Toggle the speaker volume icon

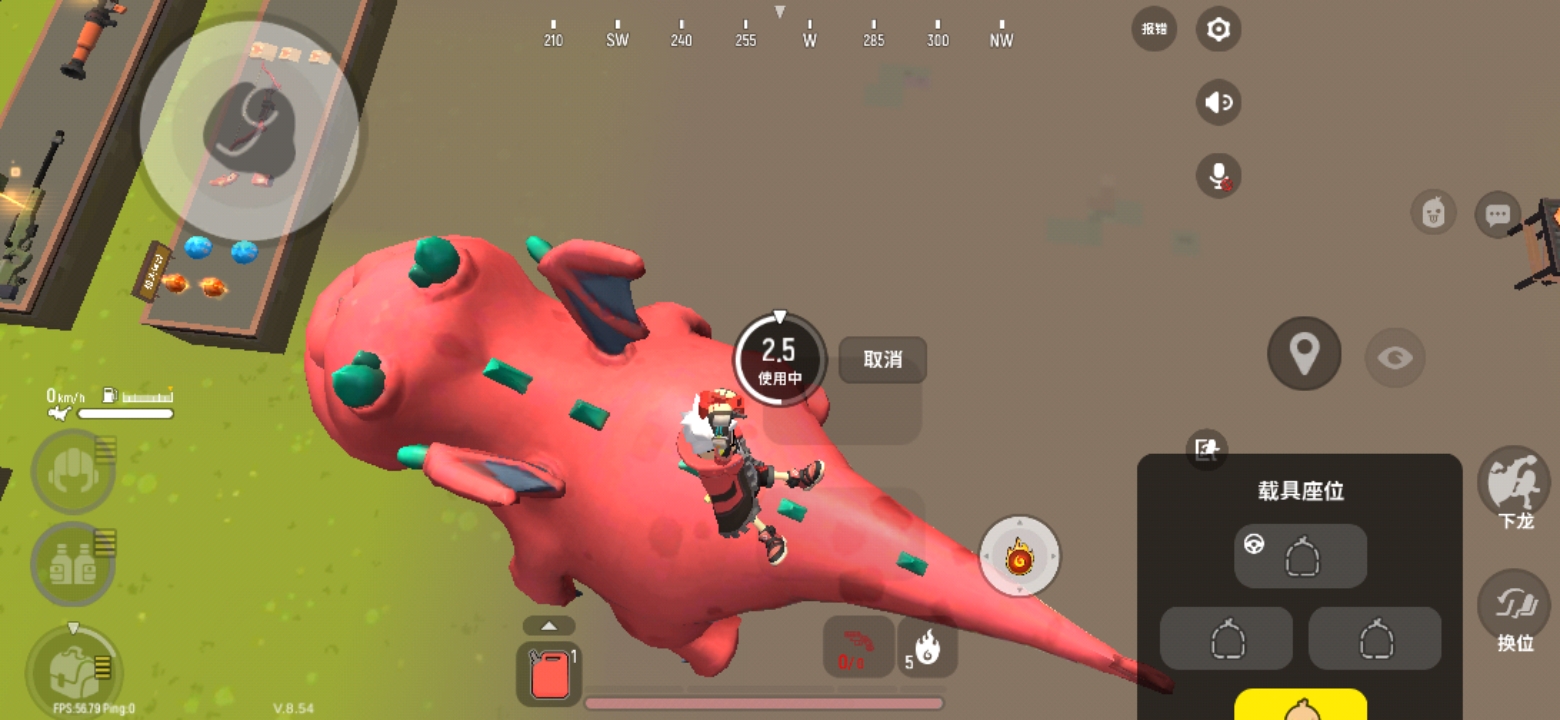tap(1218, 103)
